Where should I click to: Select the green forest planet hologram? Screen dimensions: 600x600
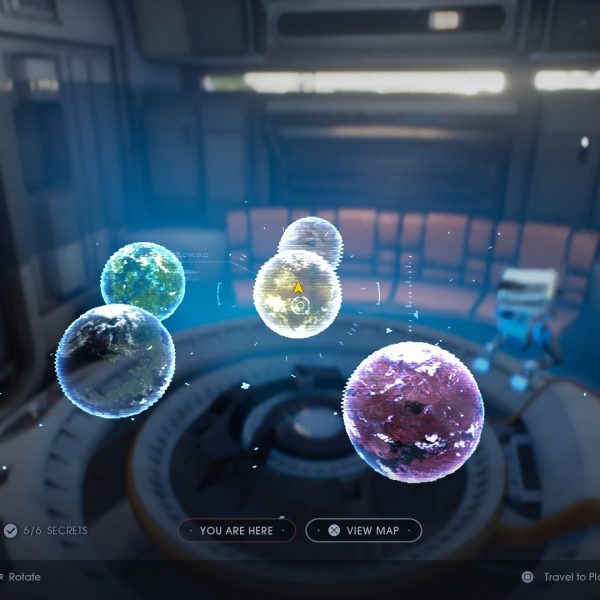[x=143, y=279]
